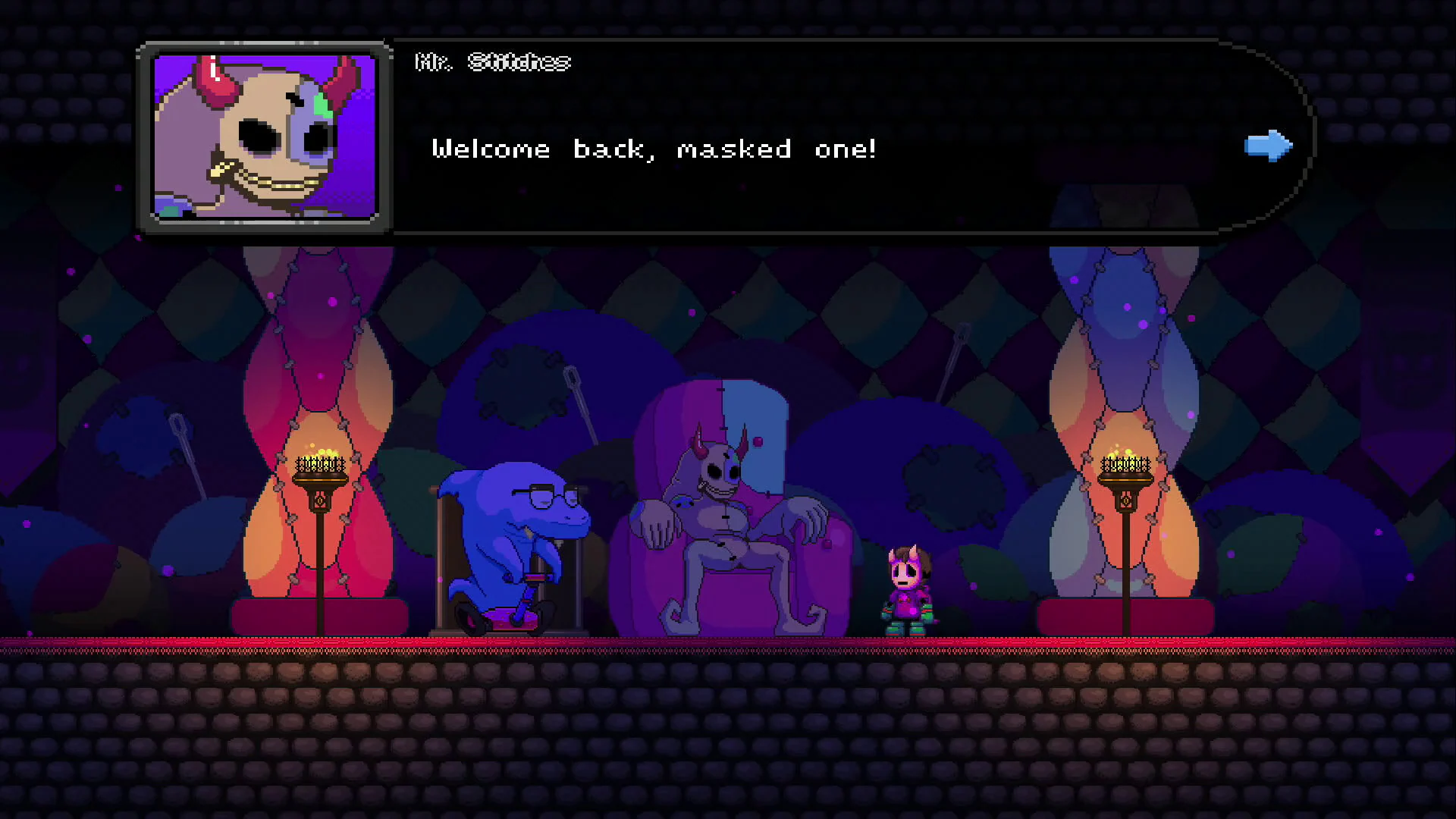The image size is (1456, 819).
Task: Click the dinosaur's glasses
Action: tap(553, 493)
